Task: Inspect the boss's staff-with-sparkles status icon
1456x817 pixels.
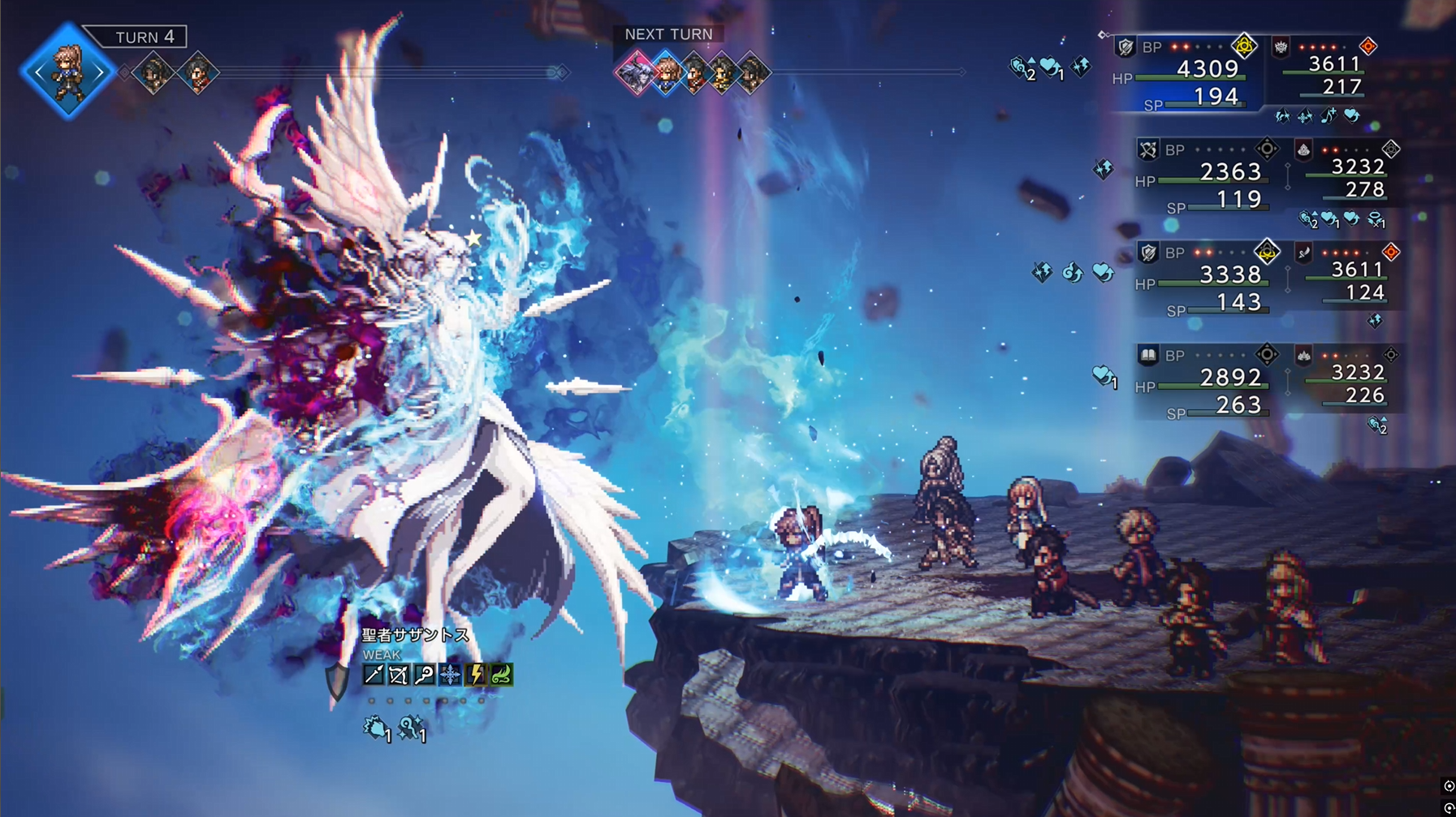Action: coord(411,728)
